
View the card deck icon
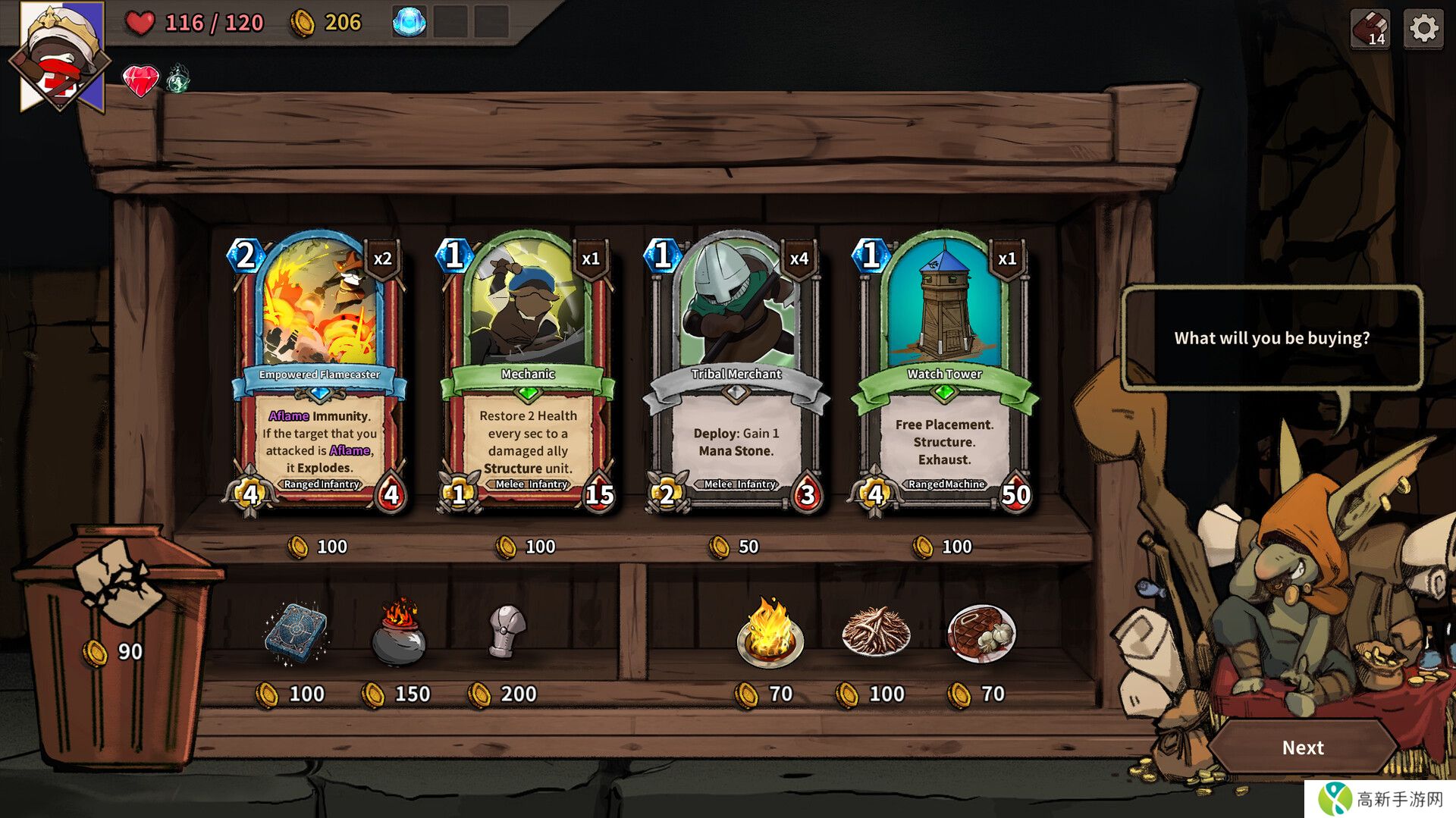tap(1370, 30)
